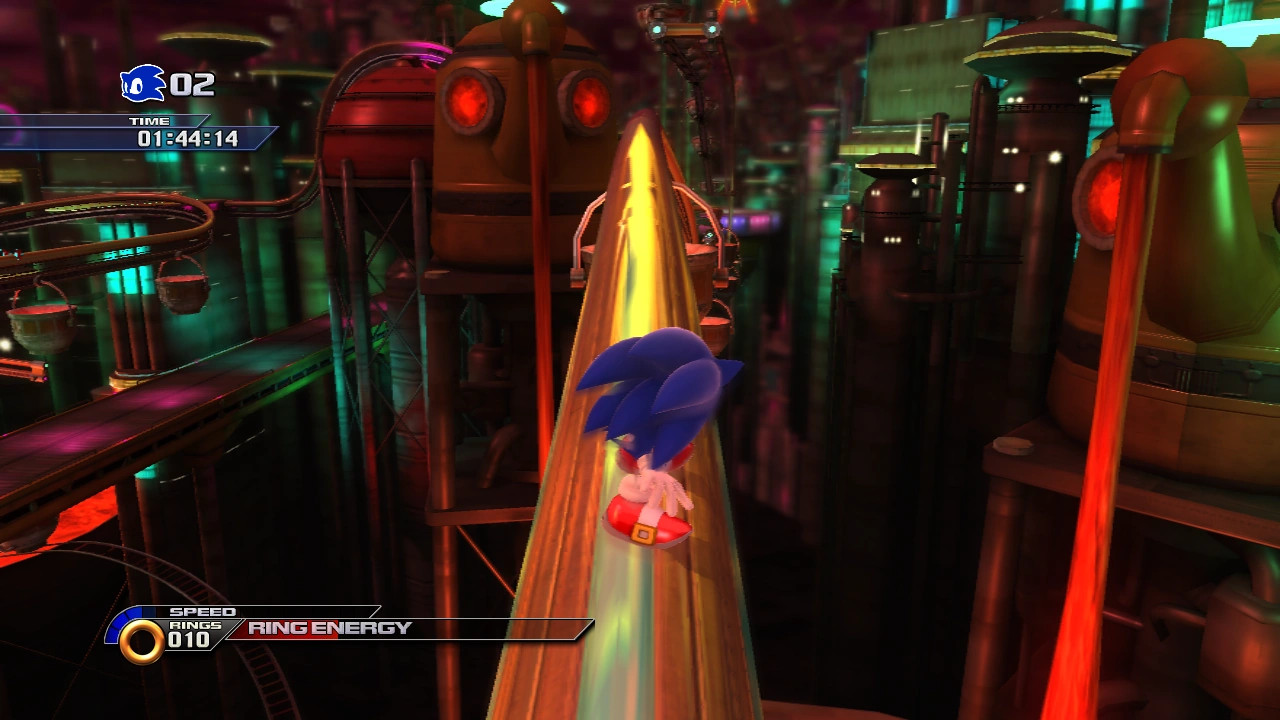Click the Sonic head lives icon
1280x720 pixels.
(x=142, y=84)
